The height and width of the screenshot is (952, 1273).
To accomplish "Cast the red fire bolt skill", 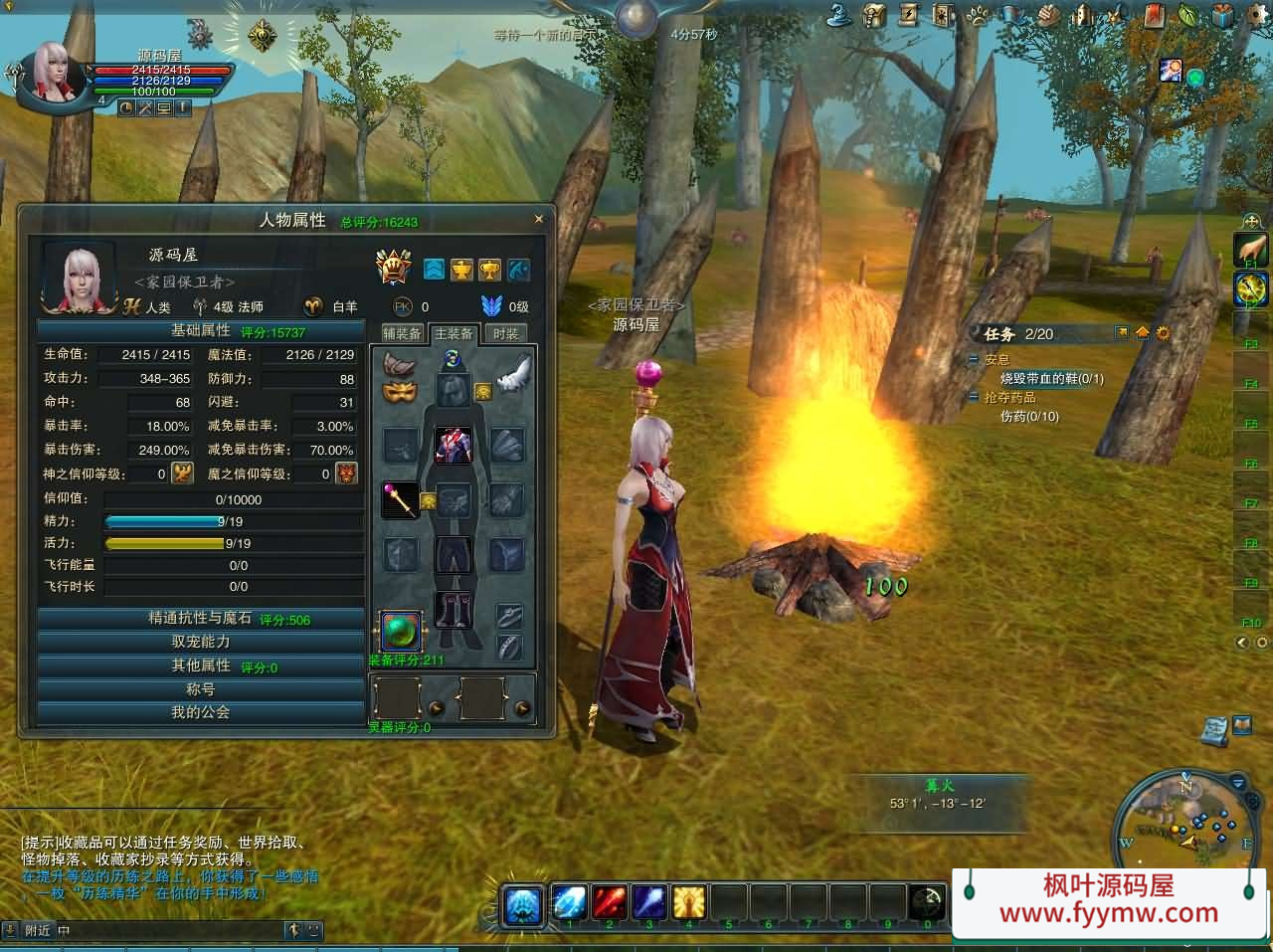I will tap(609, 902).
